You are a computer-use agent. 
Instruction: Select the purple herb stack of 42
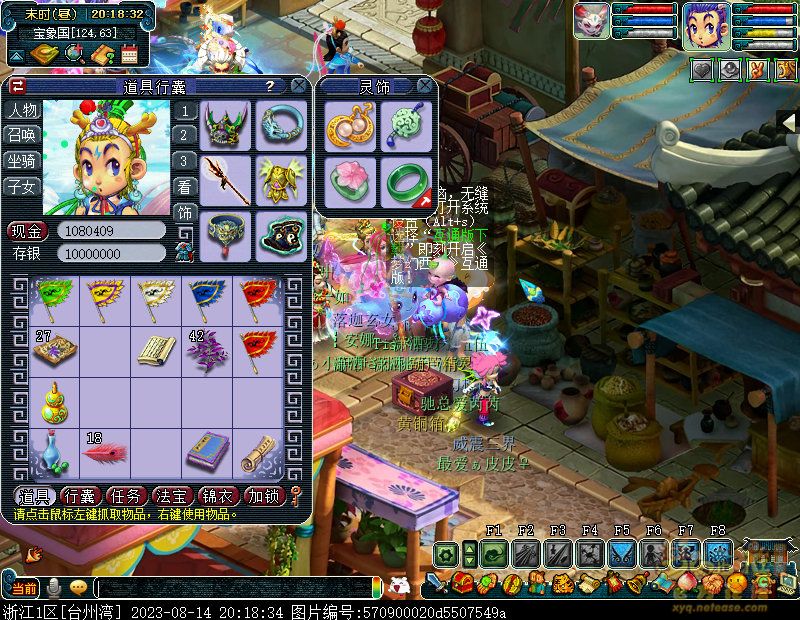[205, 352]
